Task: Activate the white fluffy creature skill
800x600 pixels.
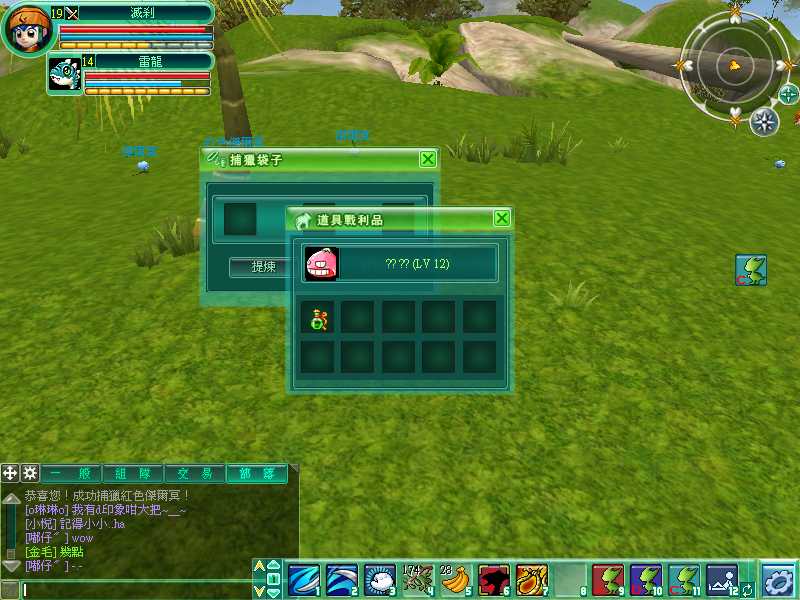Action: (x=378, y=580)
